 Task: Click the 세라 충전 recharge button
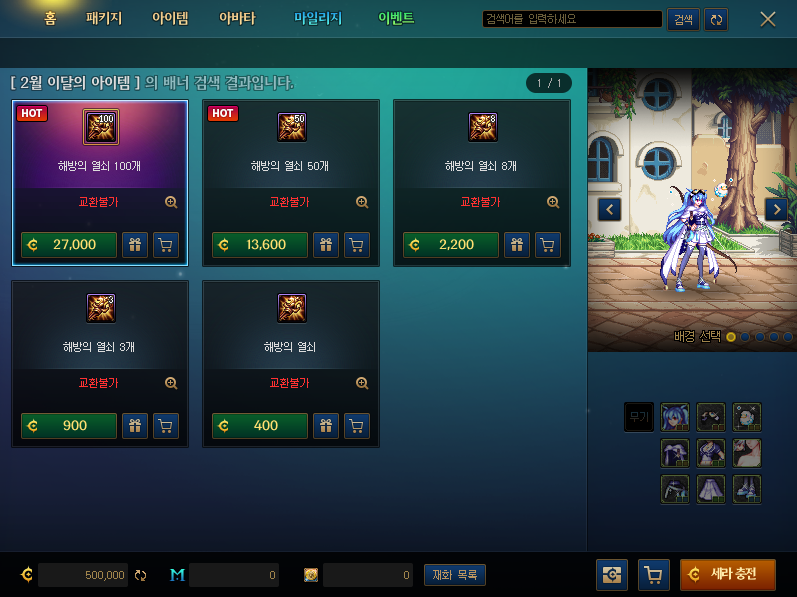727,575
